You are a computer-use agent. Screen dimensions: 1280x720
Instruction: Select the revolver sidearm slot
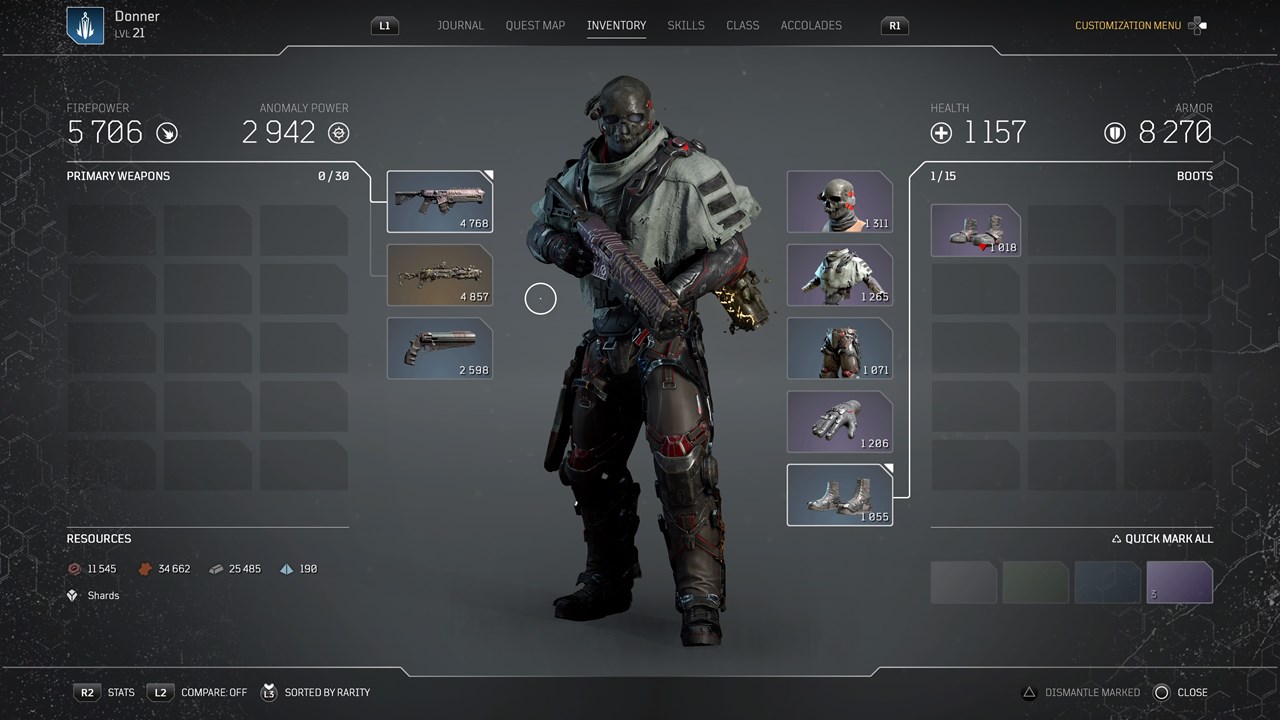click(x=440, y=348)
